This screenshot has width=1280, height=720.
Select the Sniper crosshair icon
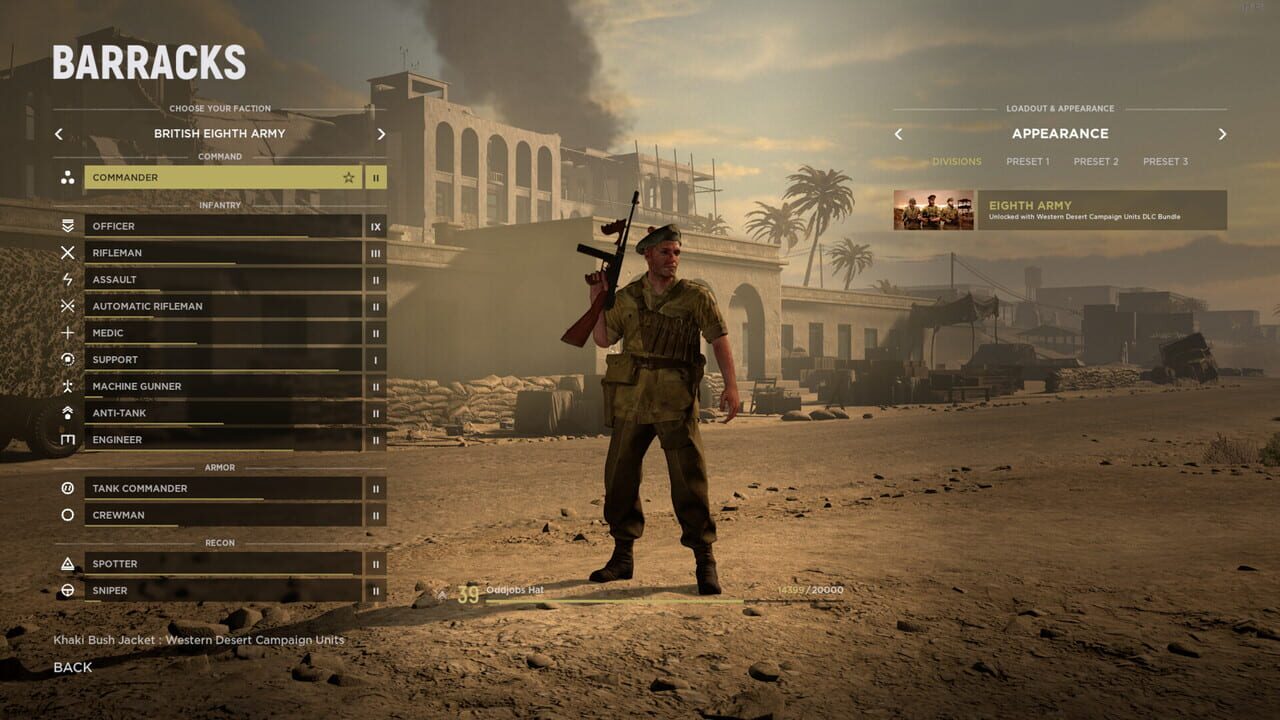(68, 591)
